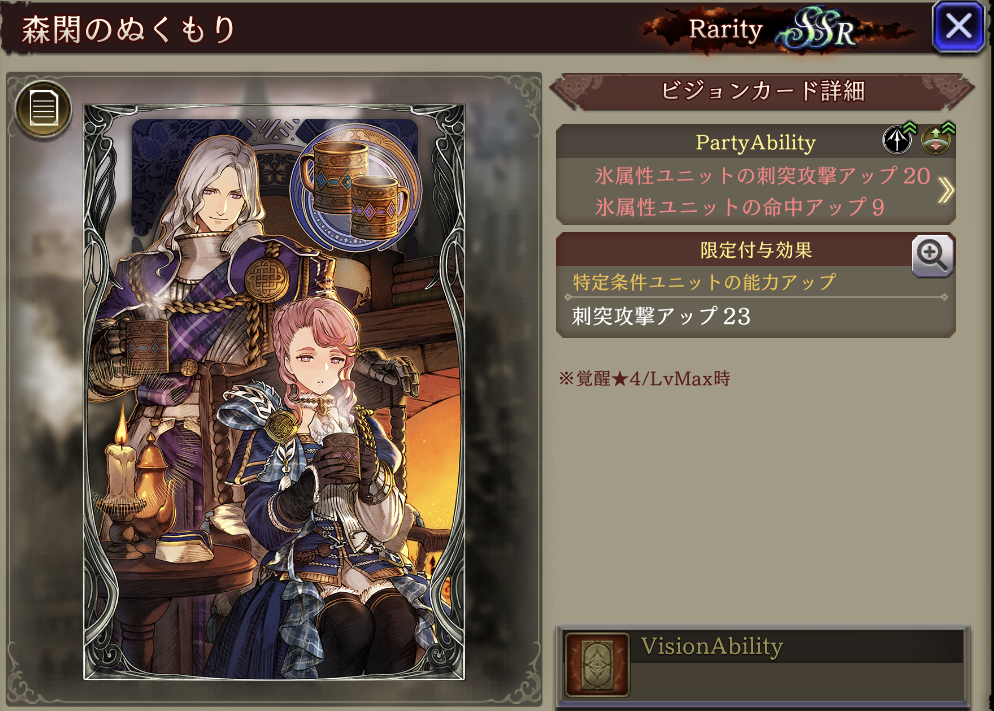Expand the PartyAbility arrow
The image size is (994, 711).
click(x=944, y=191)
